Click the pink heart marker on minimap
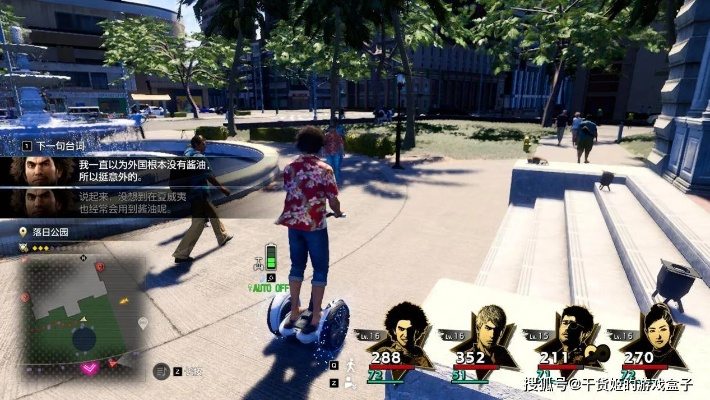Screen dimensions: 710x400 [x=89, y=368]
